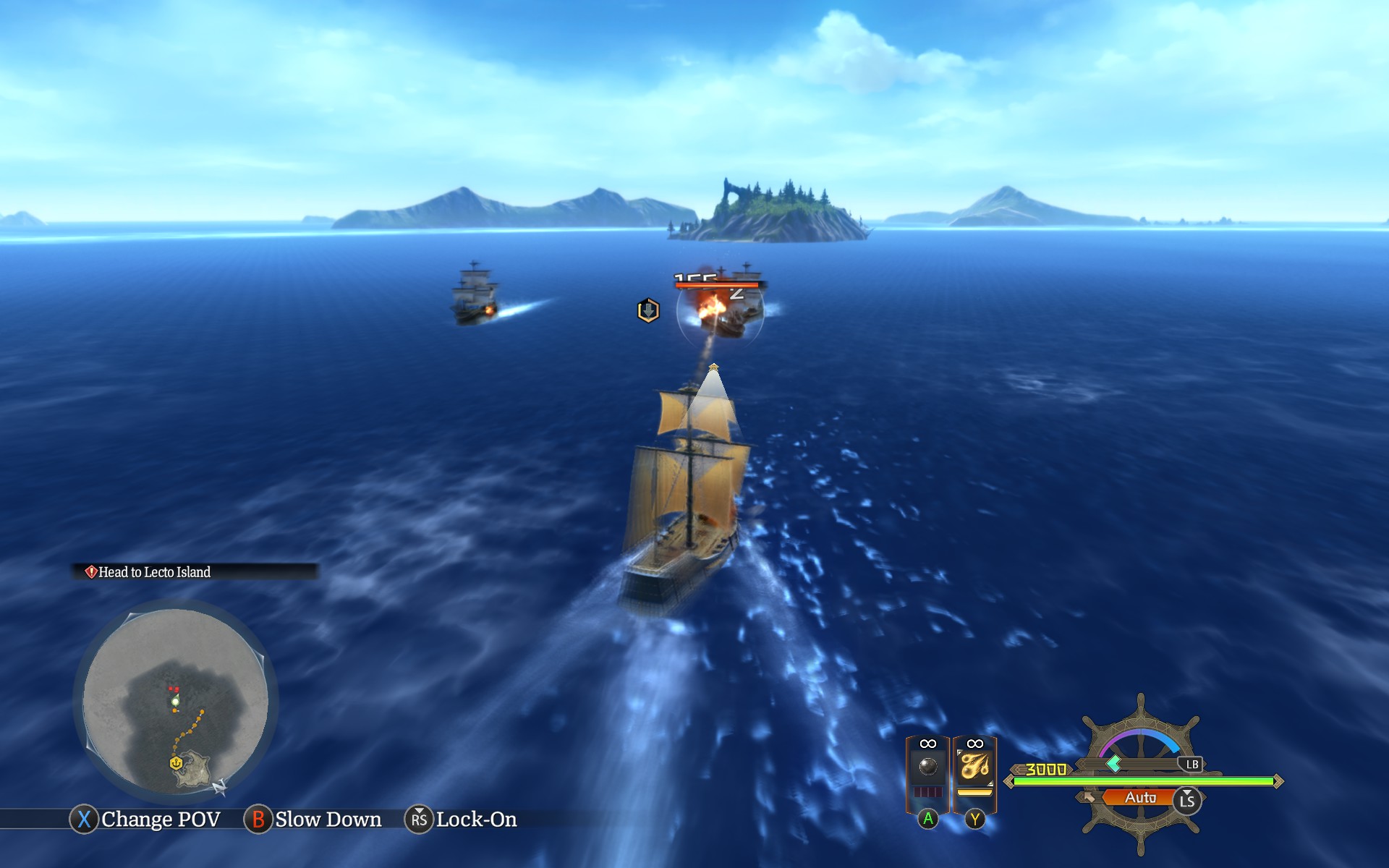Select the yellow anchor port marker on minimap
This screenshot has width=1389, height=868.
pos(175,763)
